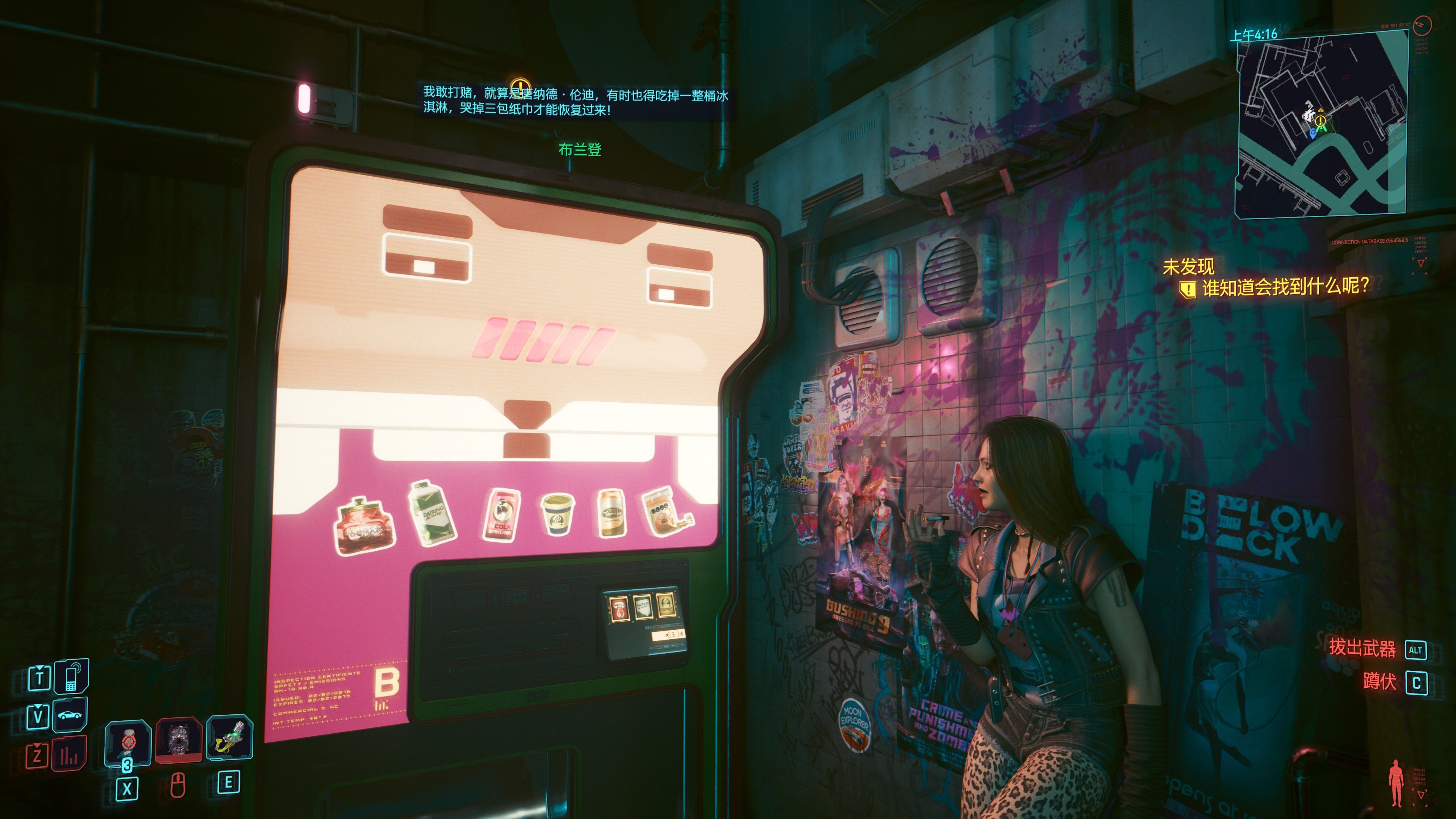The image size is (1456, 819).
Task: Select the red signal bars icon
Action: 69,755
